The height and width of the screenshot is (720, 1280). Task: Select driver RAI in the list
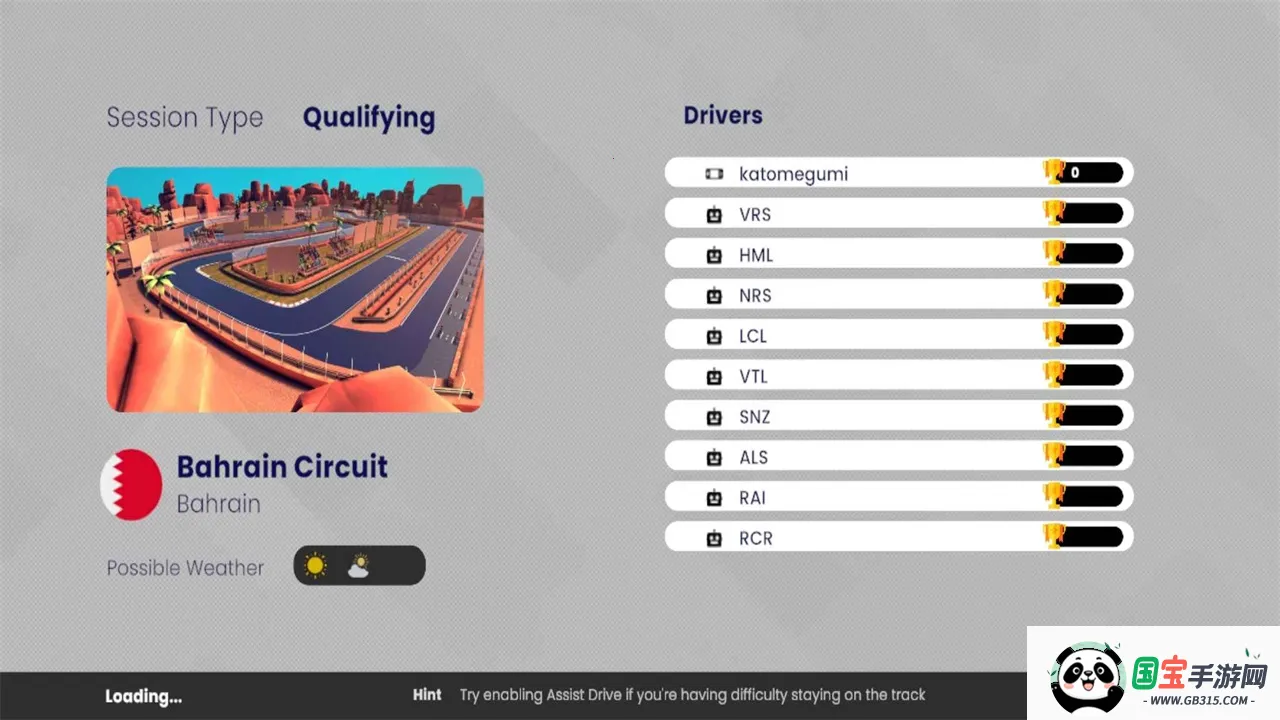point(898,498)
